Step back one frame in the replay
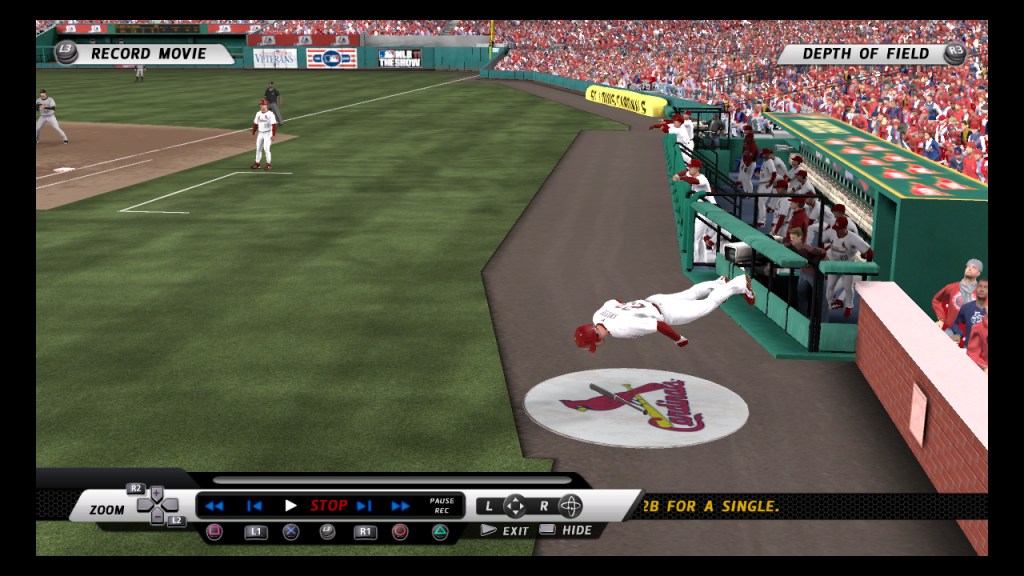The width and height of the screenshot is (1024, 576). point(254,506)
